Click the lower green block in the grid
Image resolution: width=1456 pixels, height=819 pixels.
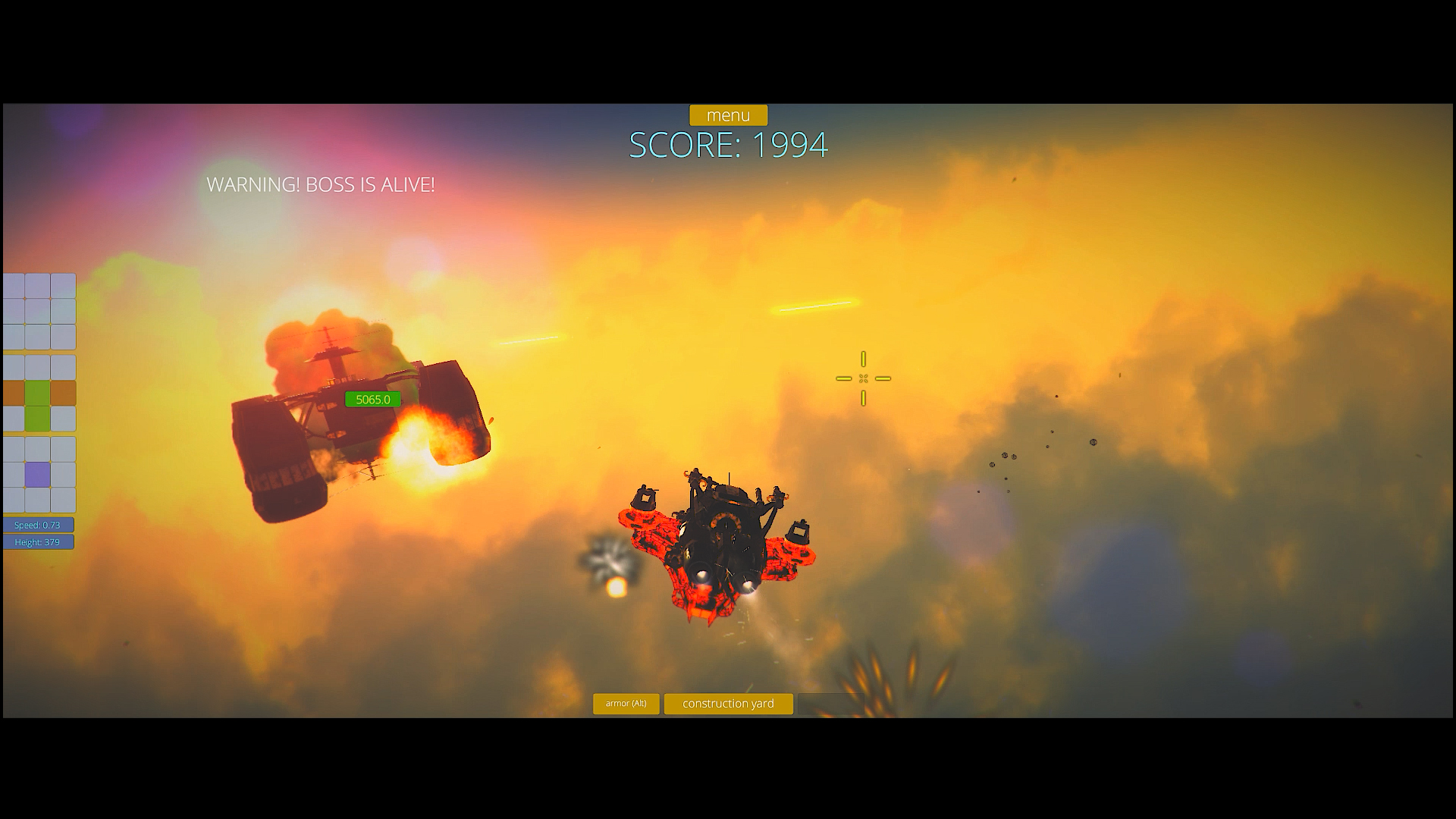(37, 419)
